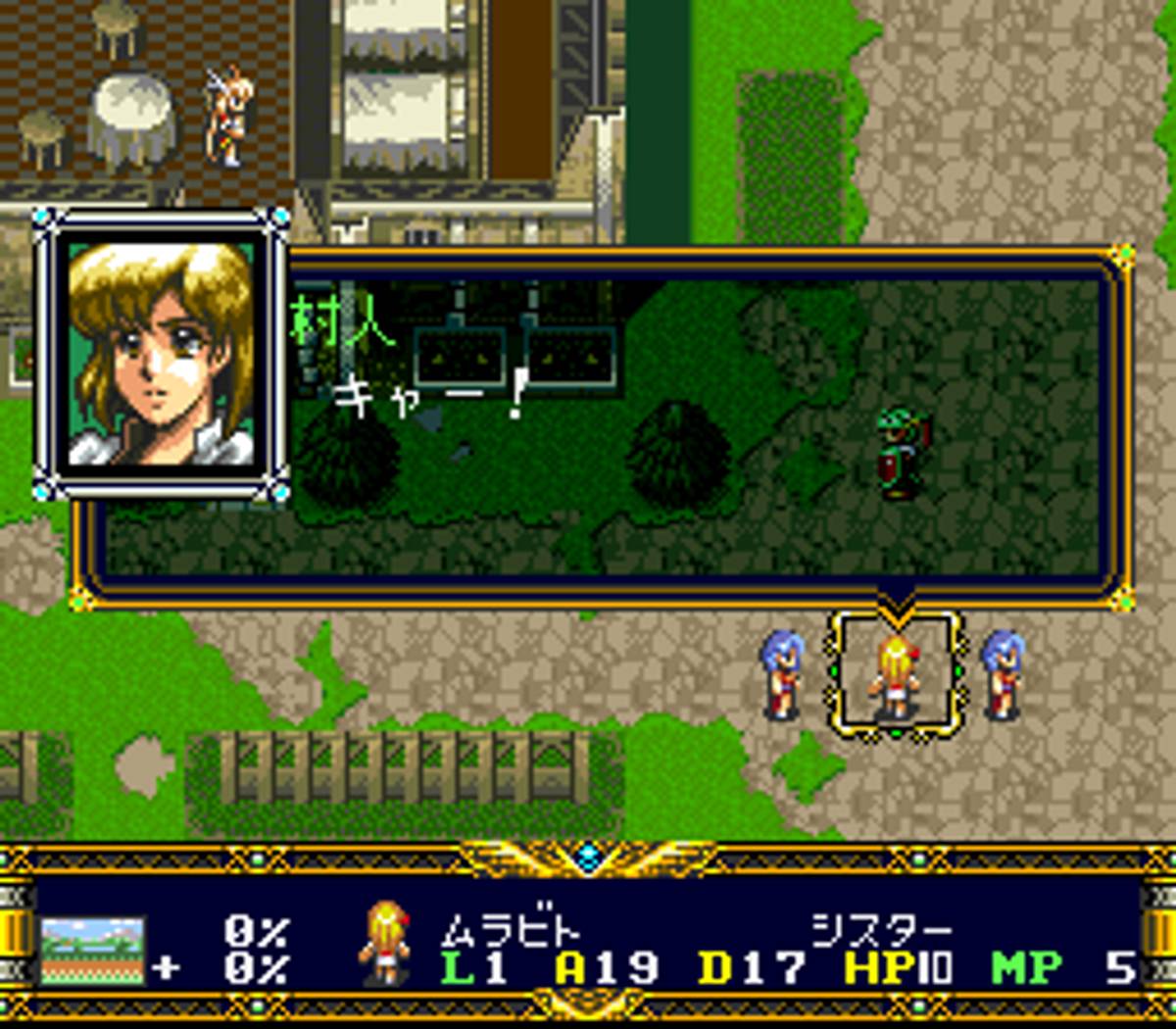Click the blonde villager speaker portrait
Viewport: 1176px width, 1029px height.
pyautogui.click(x=161, y=355)
